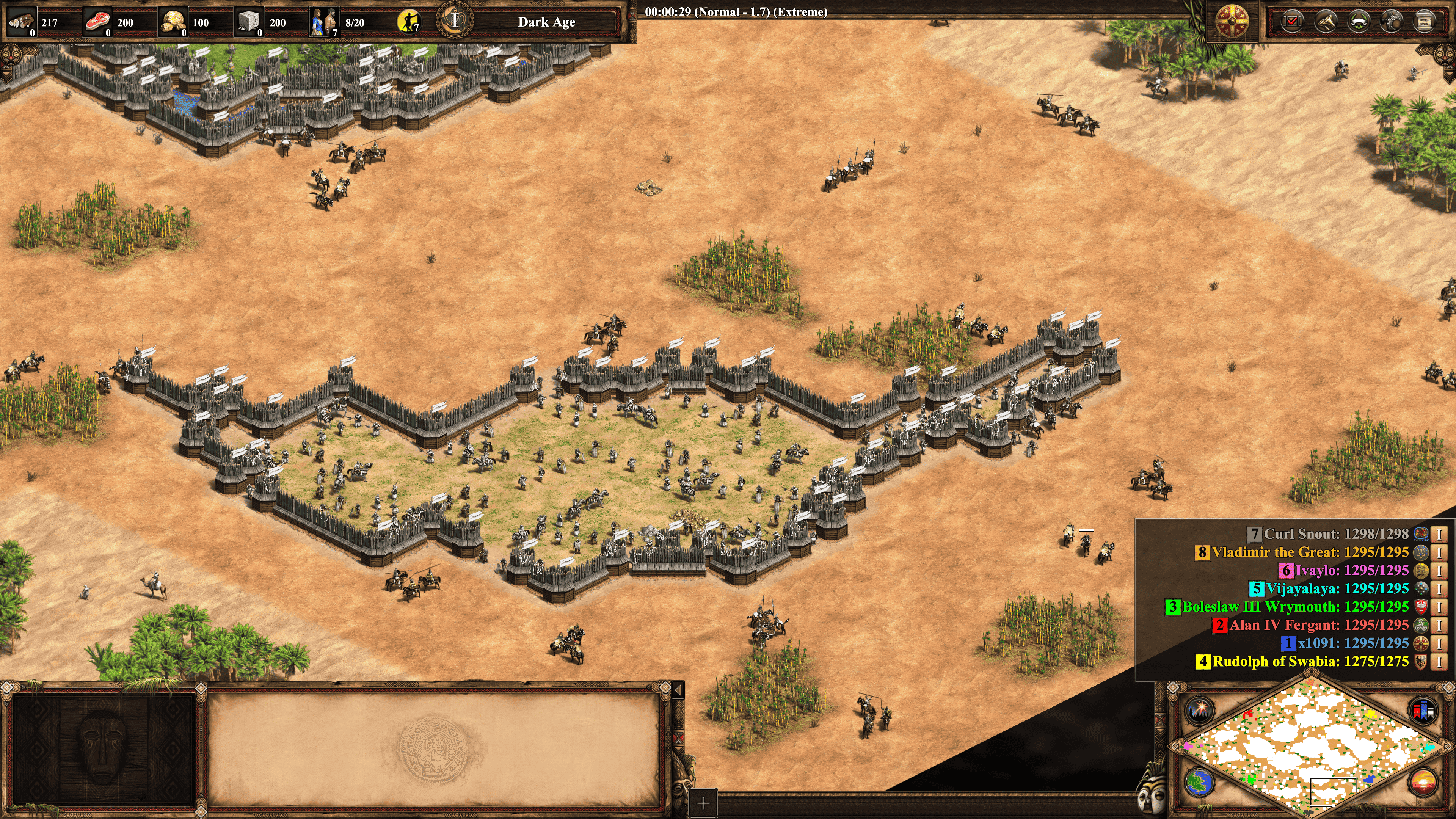Viewport: 1456px width, 819px height.
Task: Click the stone block resource icon
Action: point(249,22)
